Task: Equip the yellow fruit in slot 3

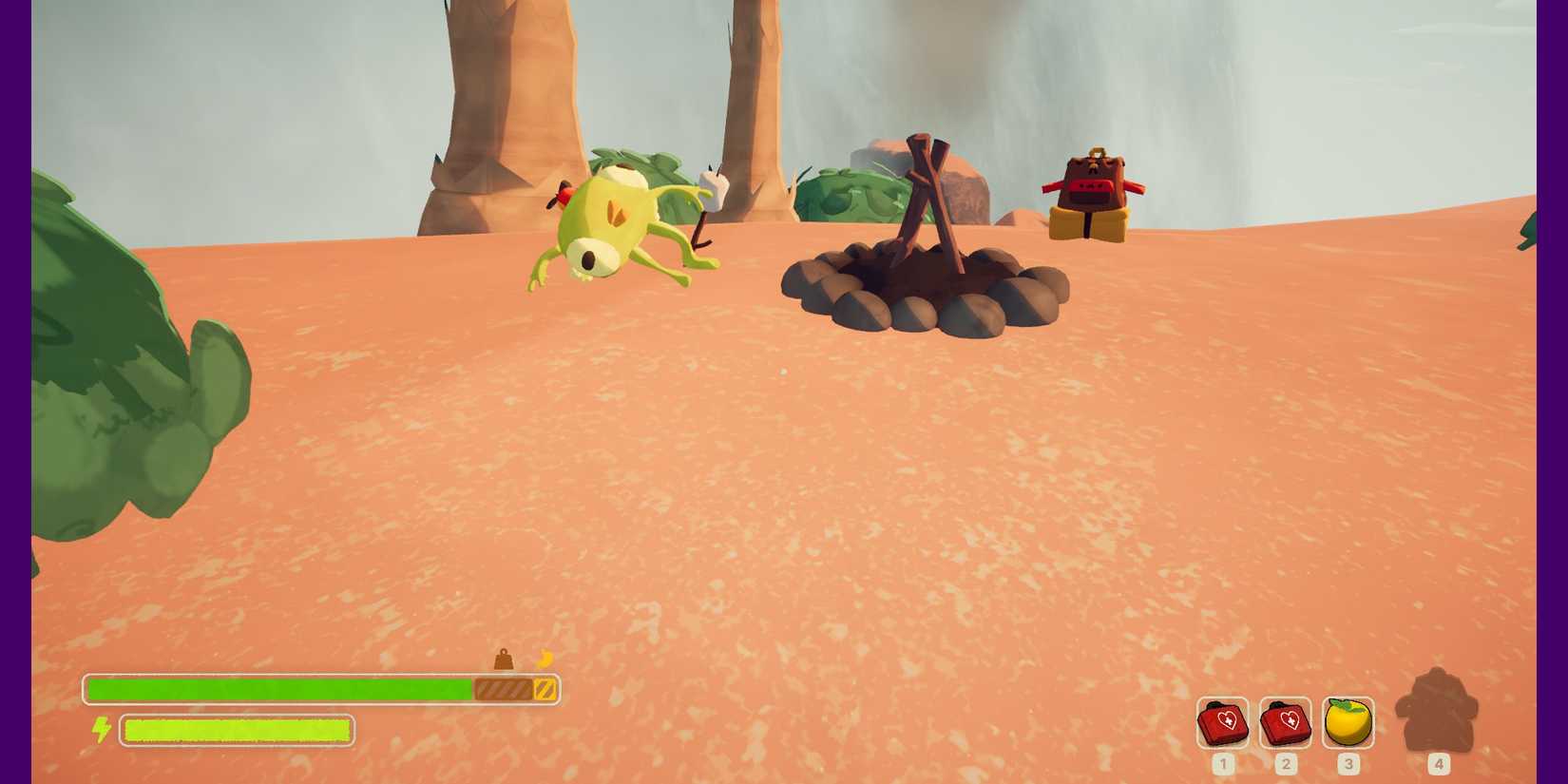Action: point(1348,723)
